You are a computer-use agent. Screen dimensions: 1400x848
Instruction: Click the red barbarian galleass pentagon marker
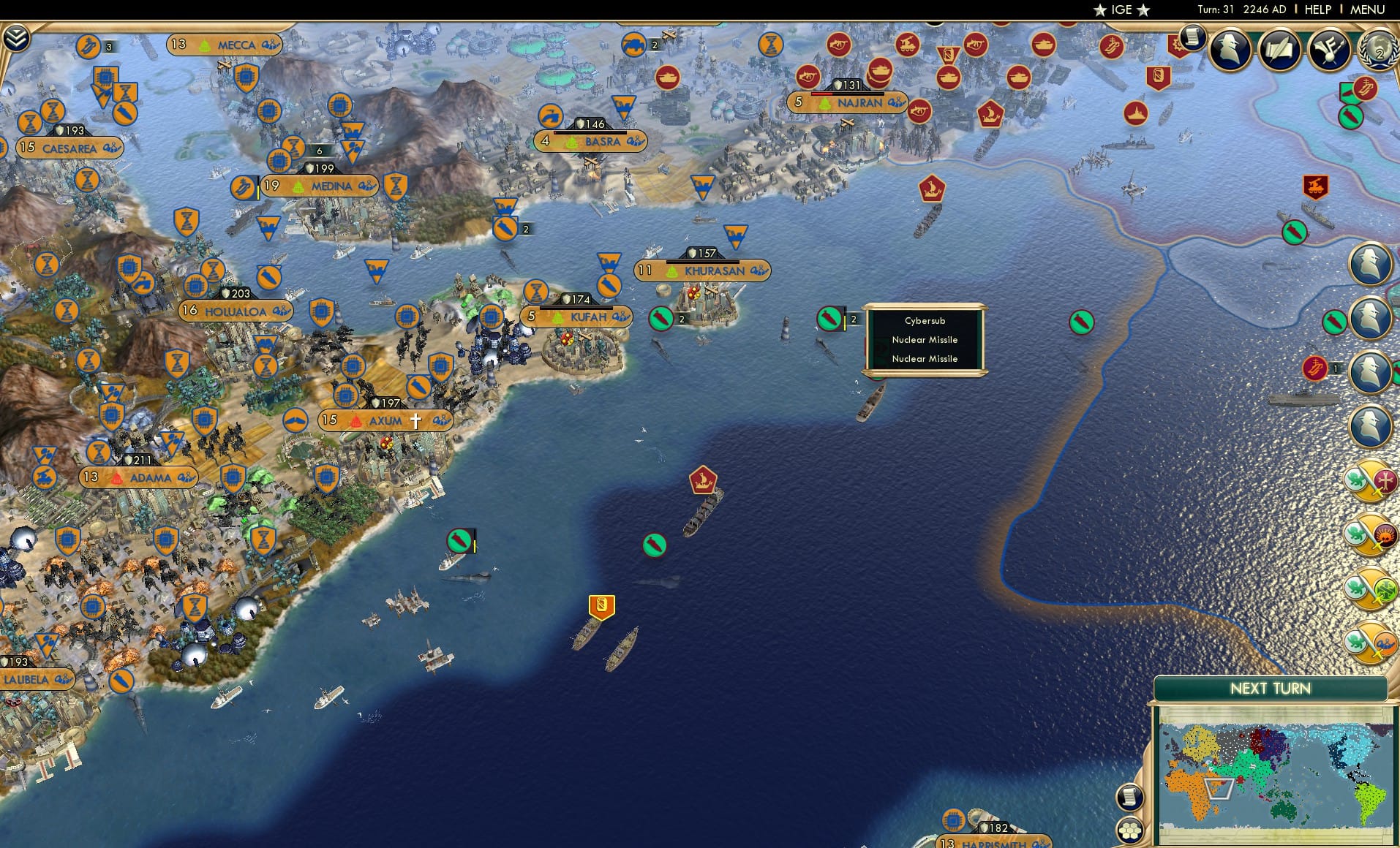702,481
